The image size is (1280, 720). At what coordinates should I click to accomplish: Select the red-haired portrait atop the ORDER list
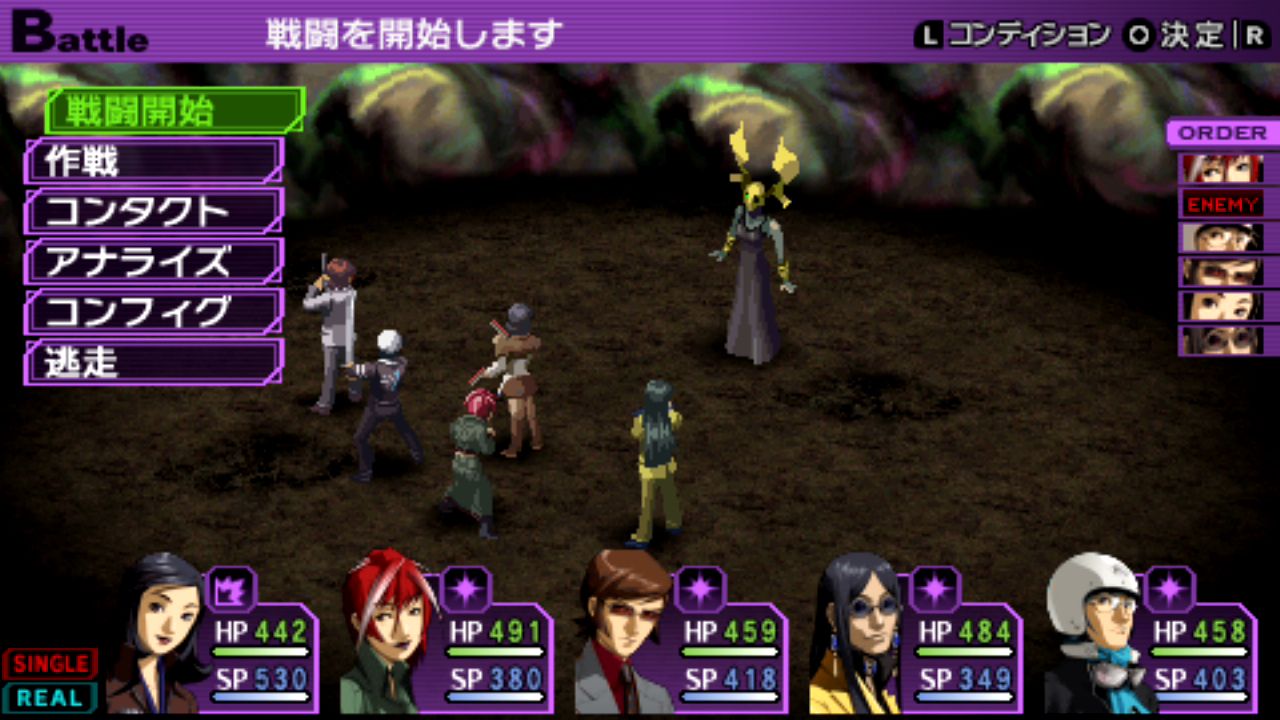(x=1222, y=168)
